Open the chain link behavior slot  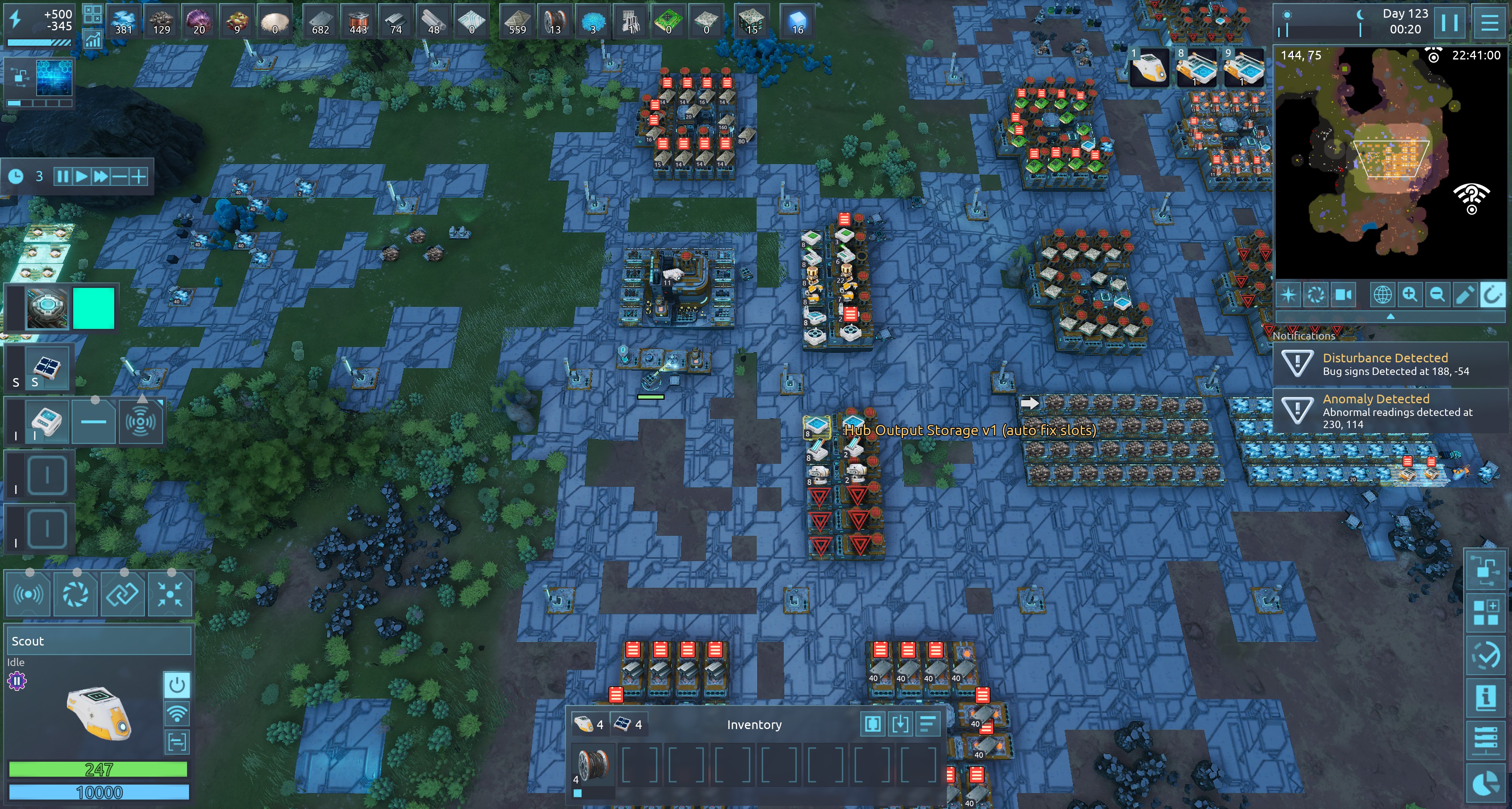pos(122,594)
